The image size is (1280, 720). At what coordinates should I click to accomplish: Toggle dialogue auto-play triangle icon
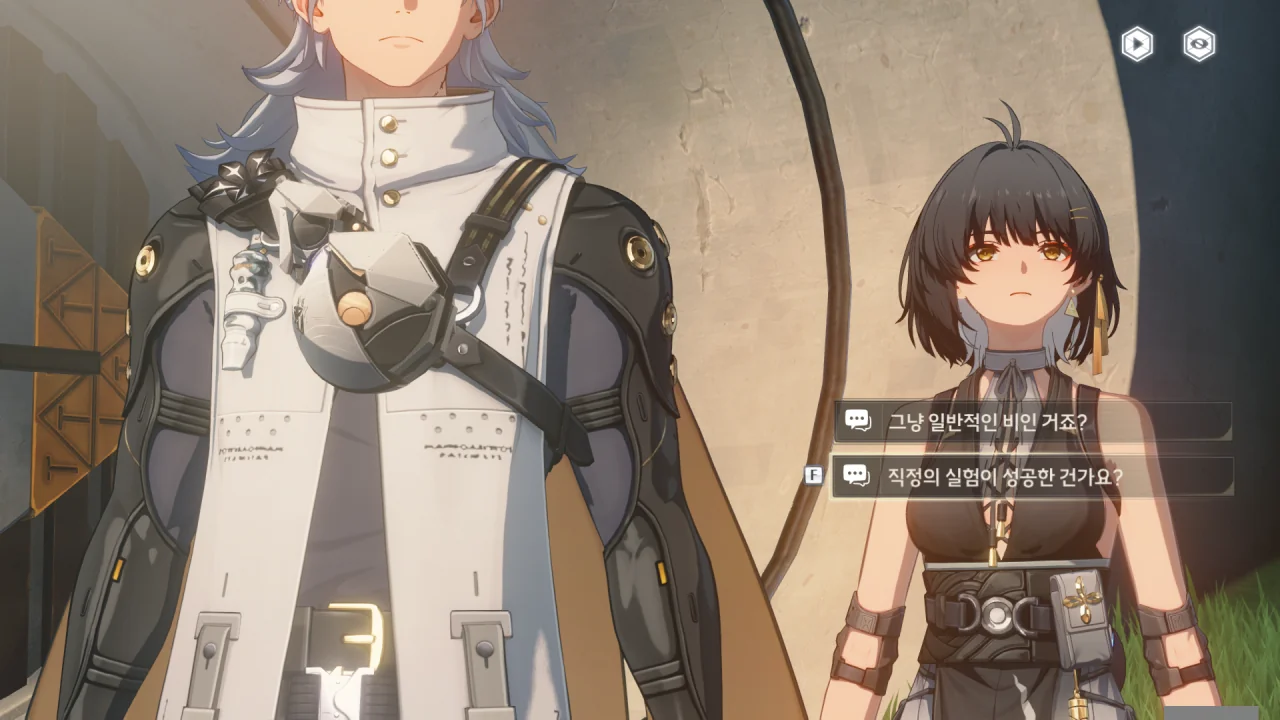pos(1137,44)
